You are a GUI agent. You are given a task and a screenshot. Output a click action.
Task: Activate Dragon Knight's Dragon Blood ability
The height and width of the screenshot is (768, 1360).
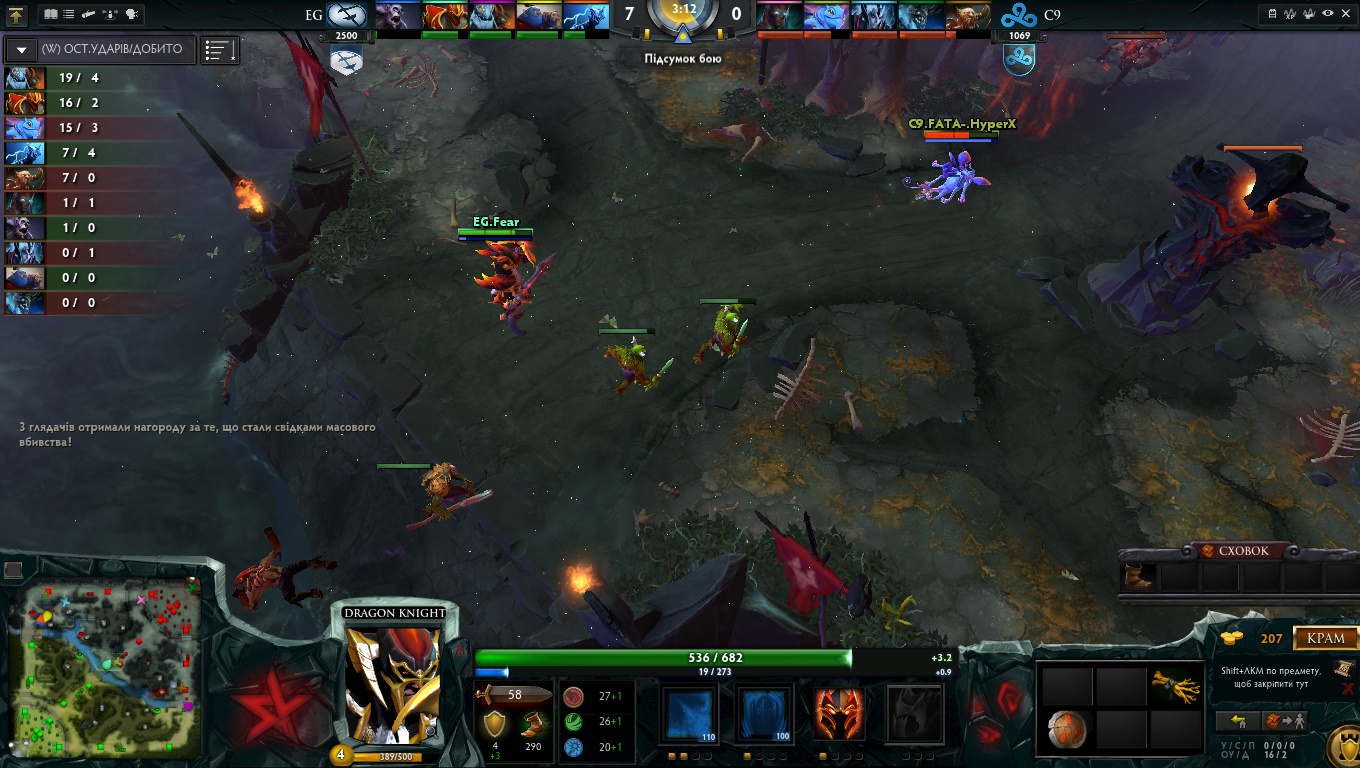click(838, 714)
